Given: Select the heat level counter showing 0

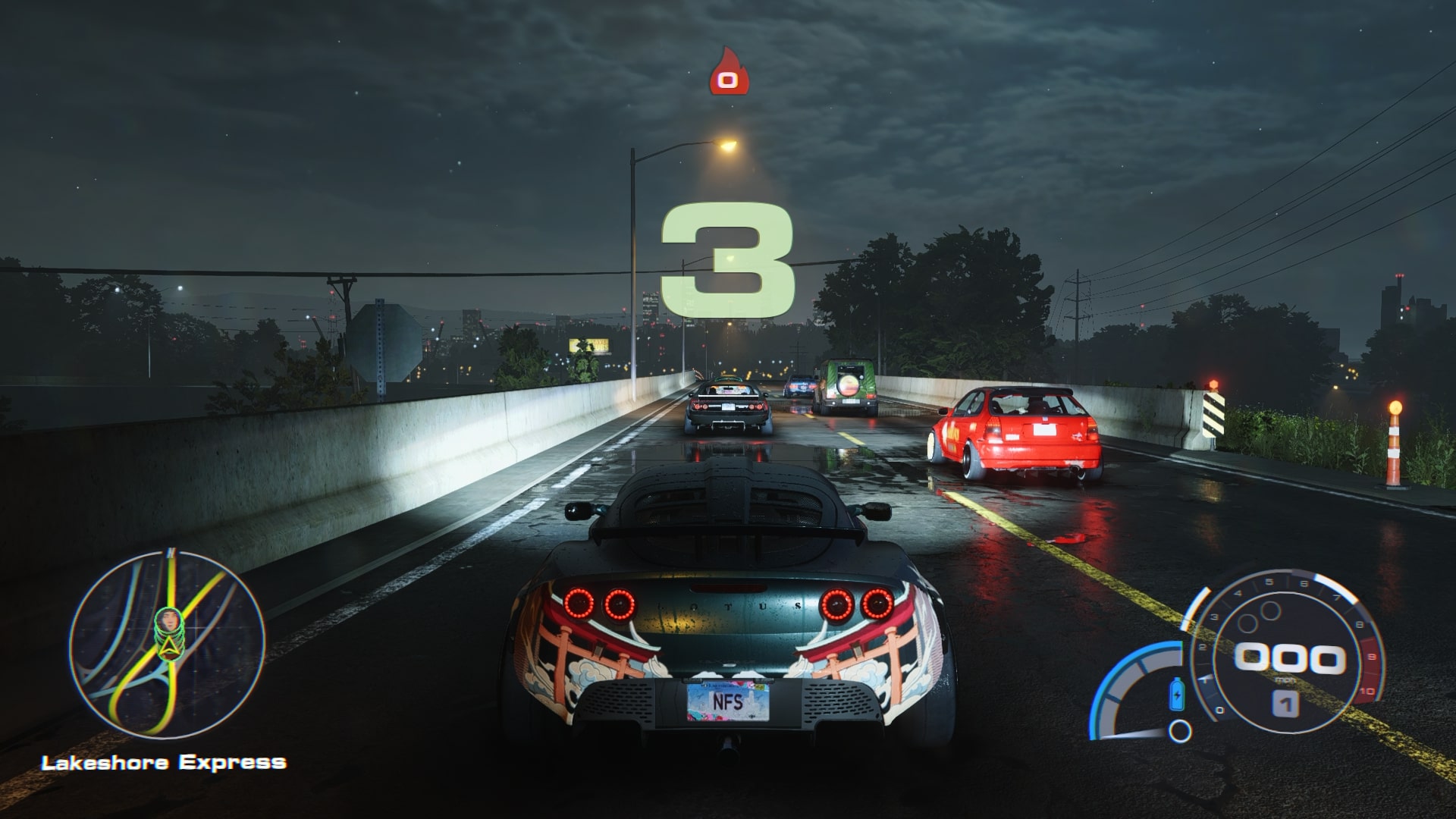Looking at the screenshot, I should coord(726,79).
